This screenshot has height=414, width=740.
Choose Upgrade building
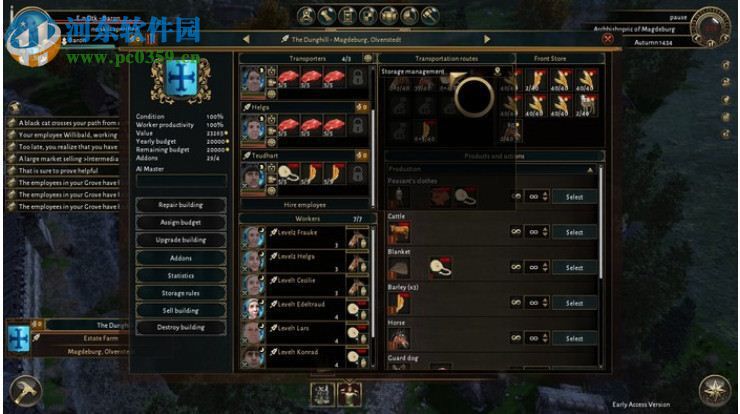181,240
